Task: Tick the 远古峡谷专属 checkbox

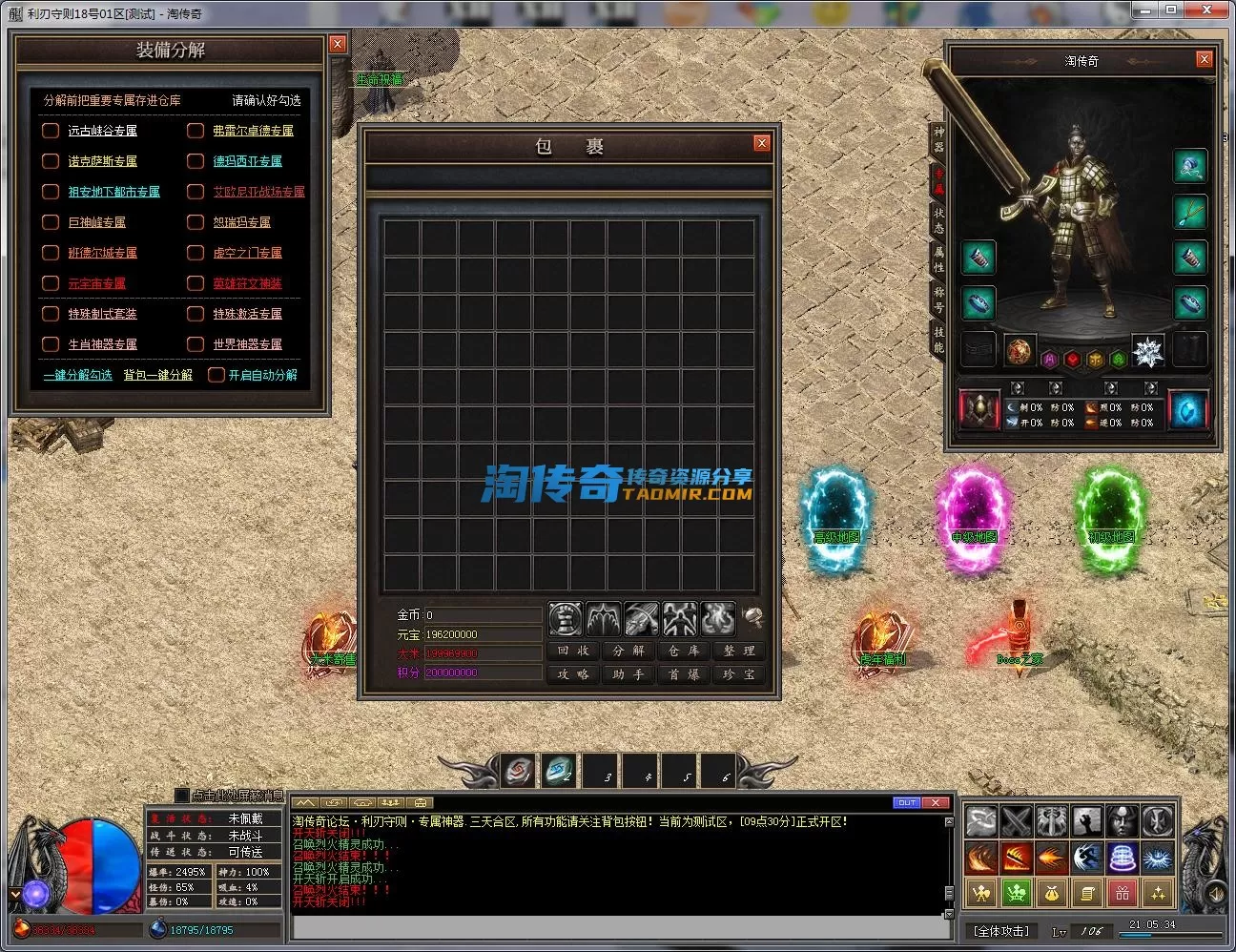Action: click(x=51, y=131)
